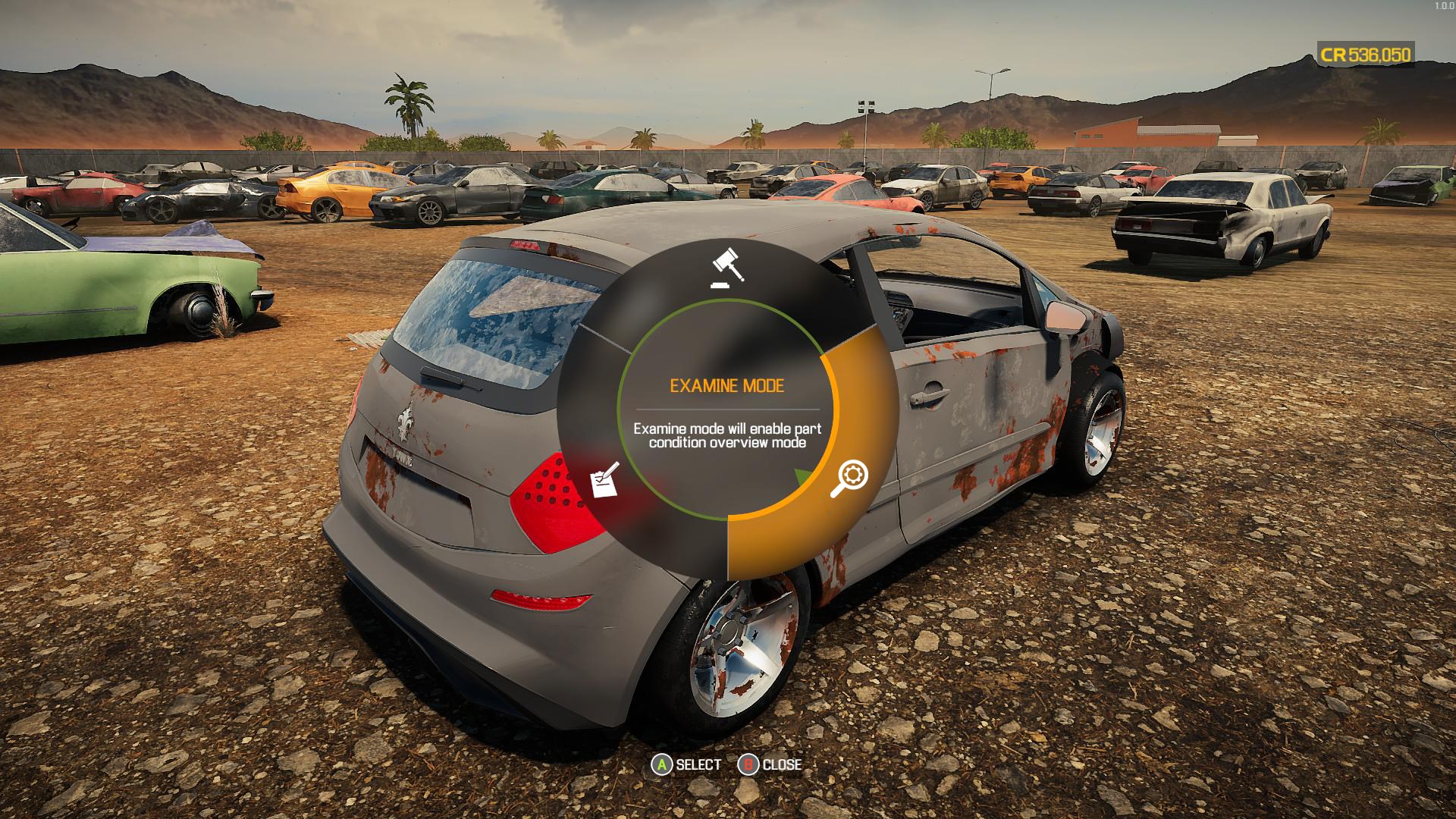The height and width of the screenshot is (819, 1456).
Task: Click the red B controller button icon
Action: point(750,765)
